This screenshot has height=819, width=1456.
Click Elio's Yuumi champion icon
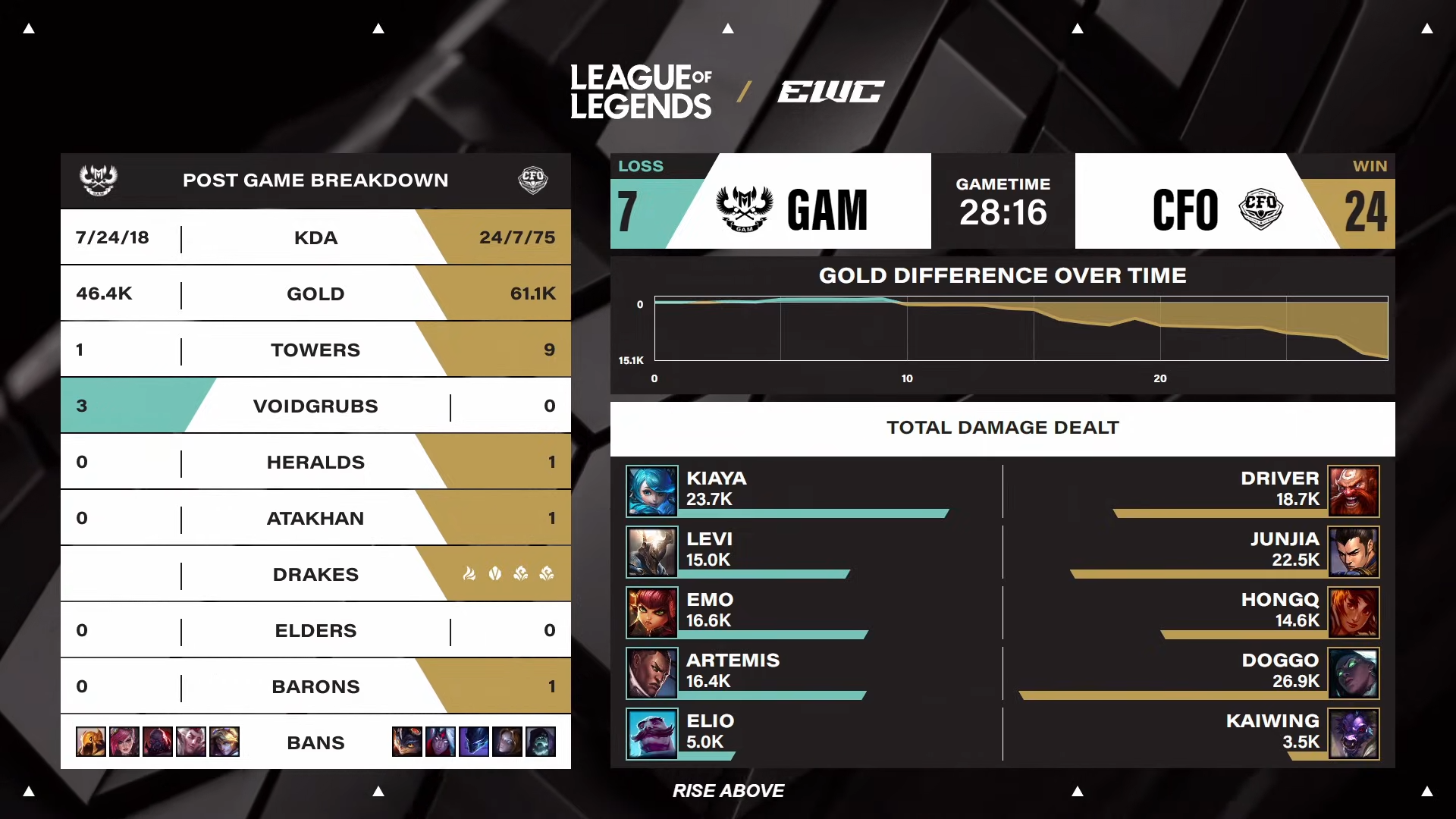[652, 733]
